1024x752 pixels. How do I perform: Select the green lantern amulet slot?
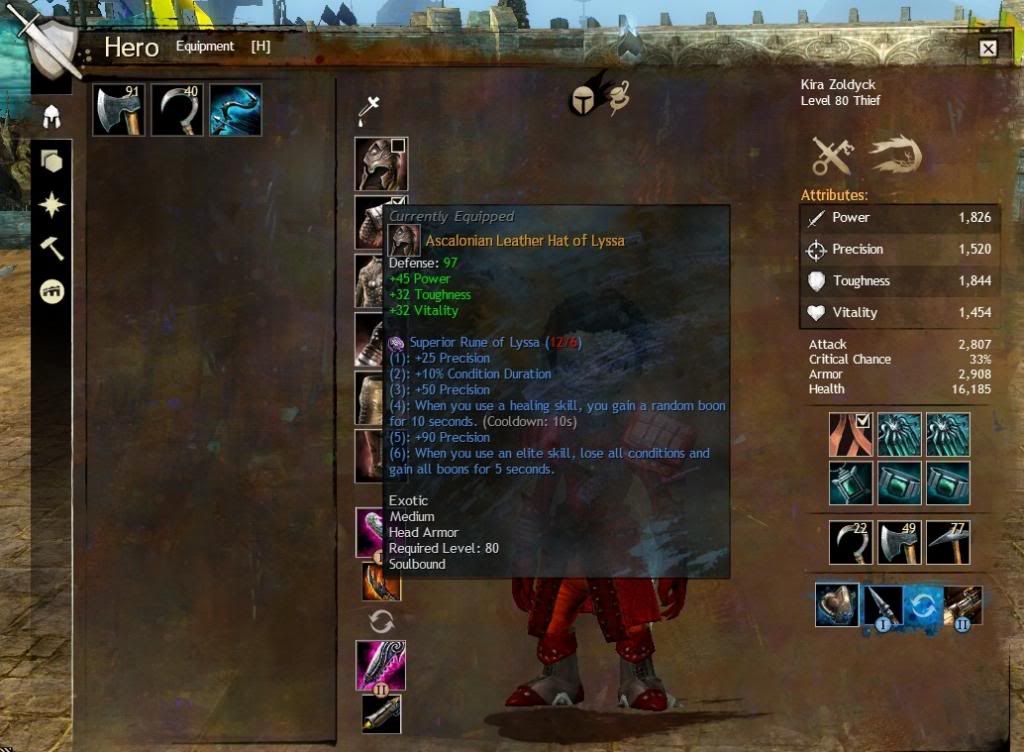849,483
